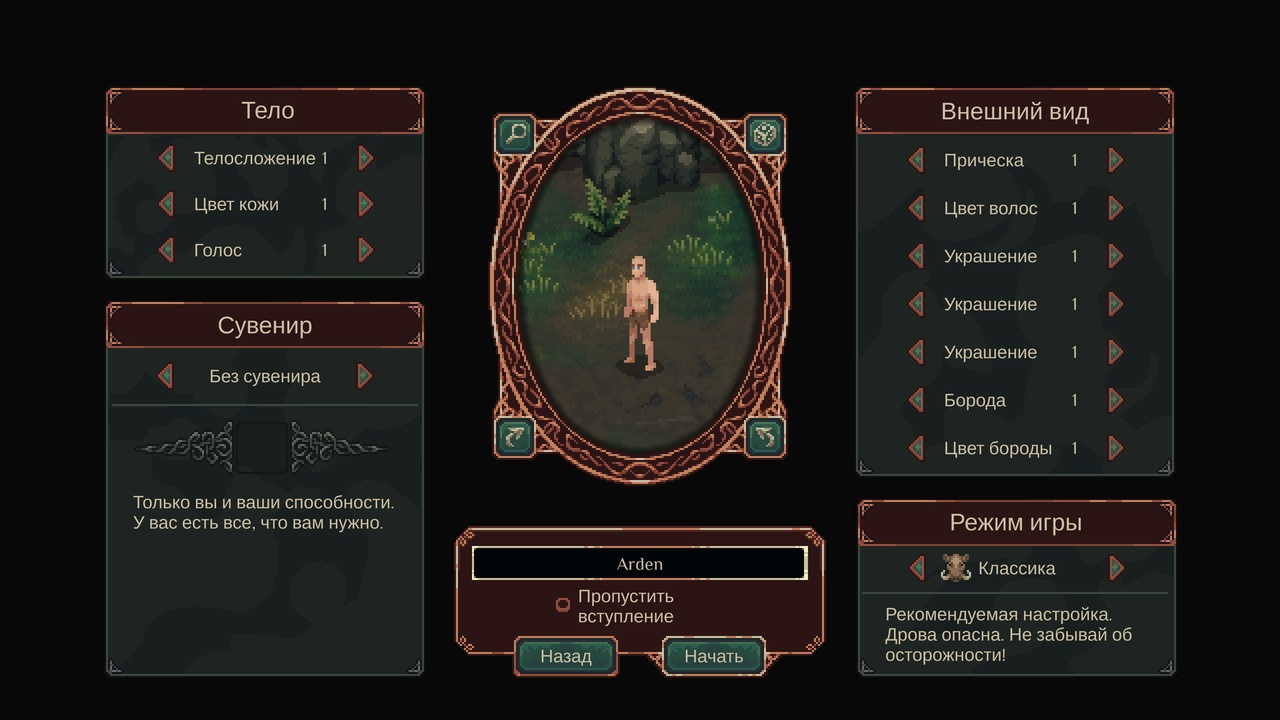Go to previous Прическа hairstyle
The height and width of the screenshot is (720, 1280).
(x=916, y=160)
